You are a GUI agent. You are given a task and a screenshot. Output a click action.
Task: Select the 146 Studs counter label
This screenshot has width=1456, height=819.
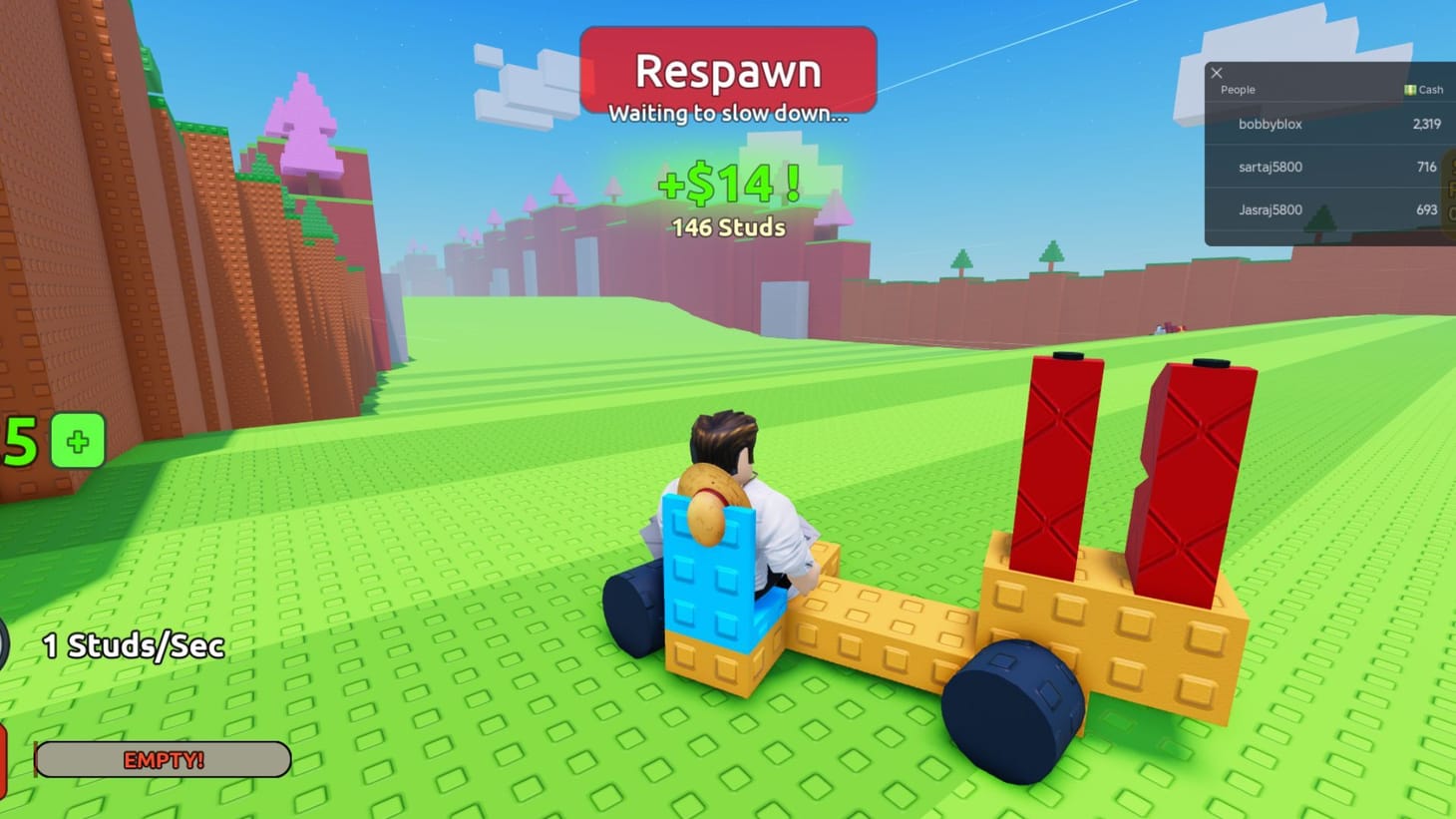point(727,227)
